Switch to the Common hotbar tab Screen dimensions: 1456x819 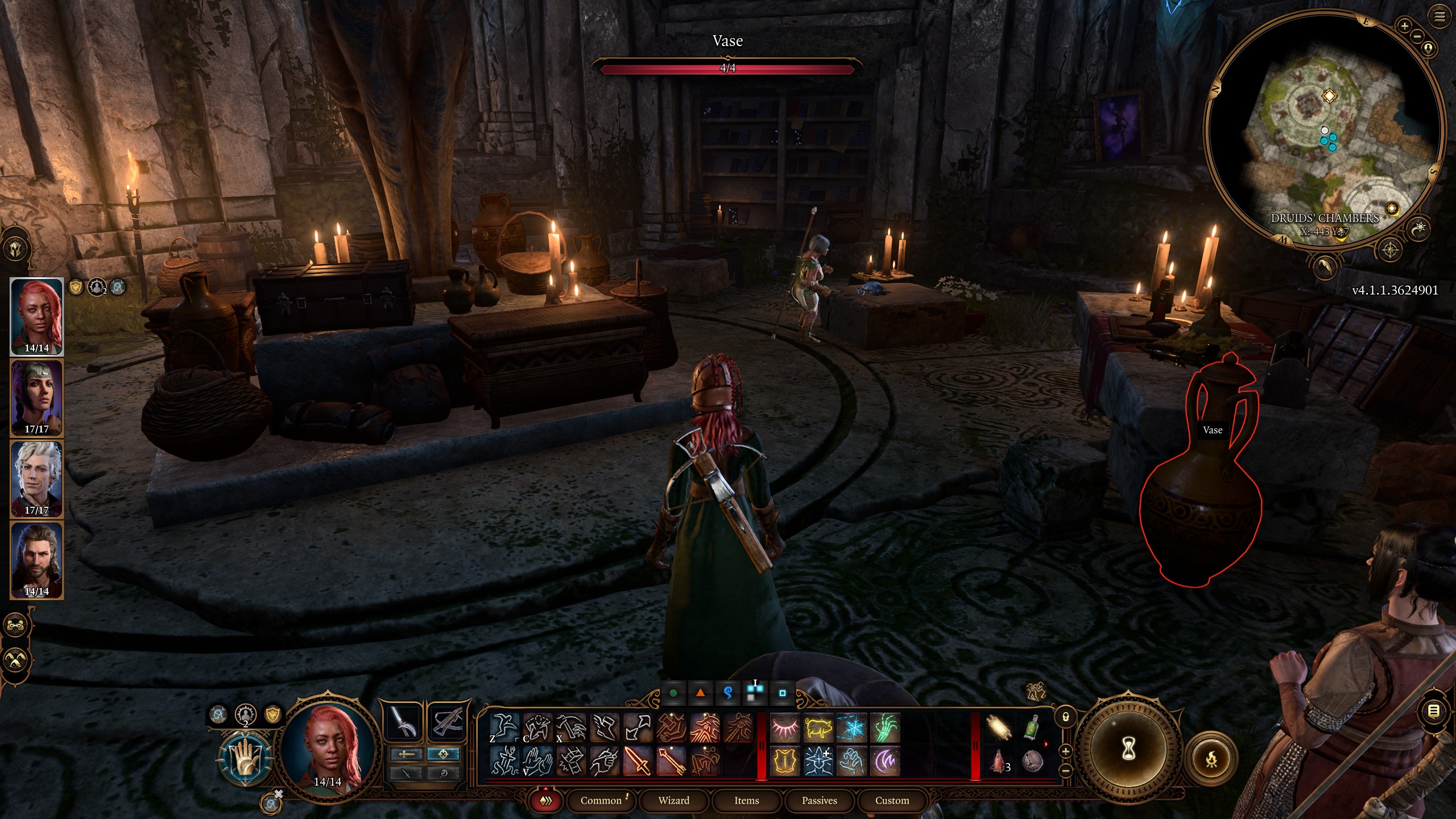pyautogui.click(x=601, y=800)
